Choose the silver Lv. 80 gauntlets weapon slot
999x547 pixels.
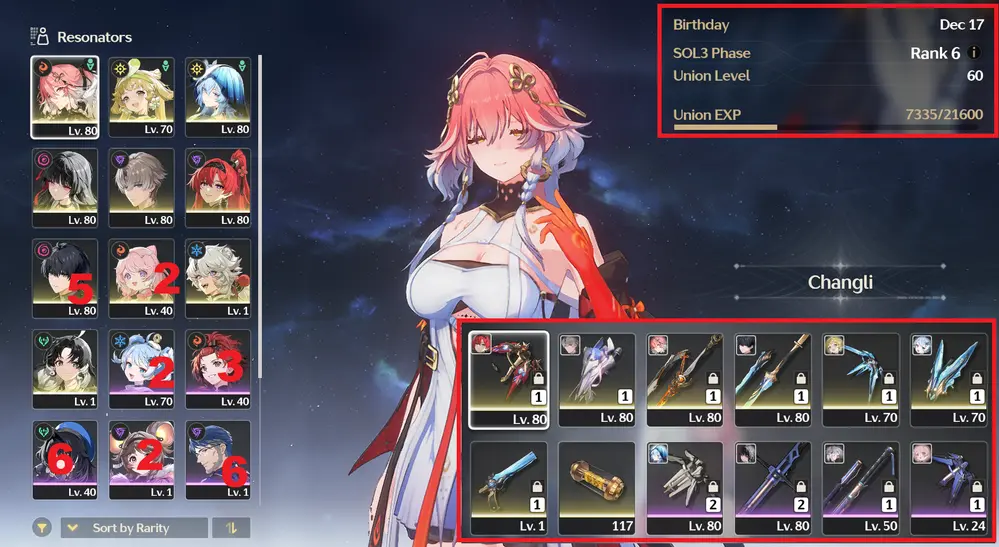(685, 487)
